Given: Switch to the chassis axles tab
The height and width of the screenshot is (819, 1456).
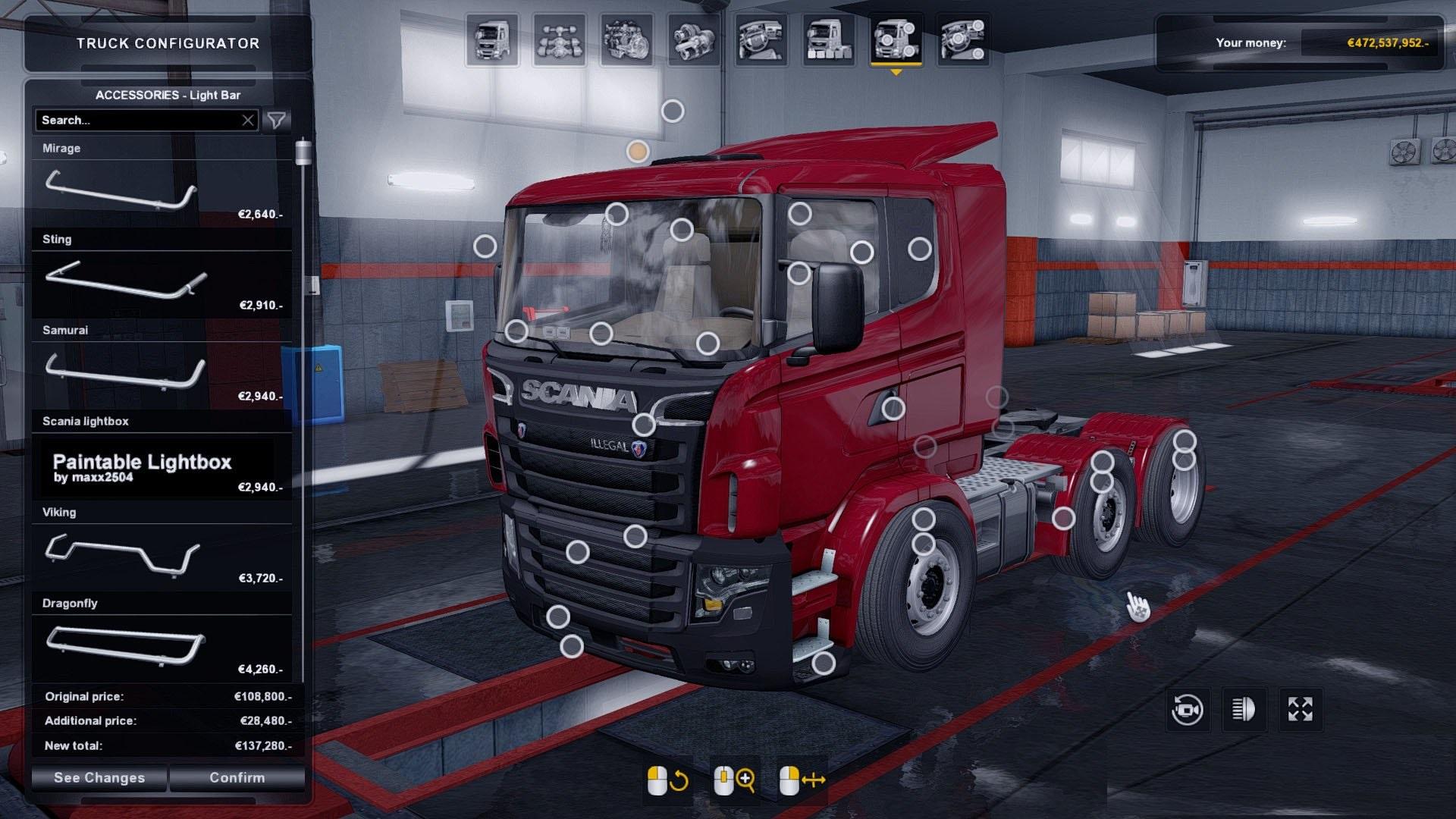Looking at the screenshot, I should click(560, 41).
